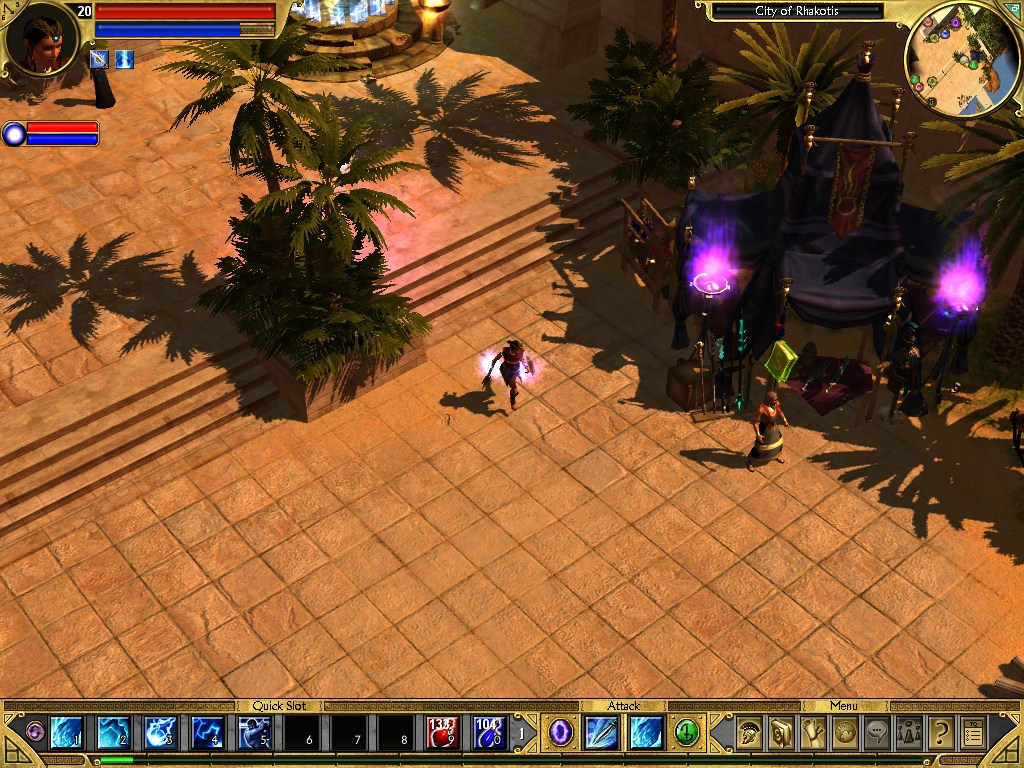Select the left-hand spear attack skill
The height and width of the screenshot is (768, 1024).
[602, 733]
